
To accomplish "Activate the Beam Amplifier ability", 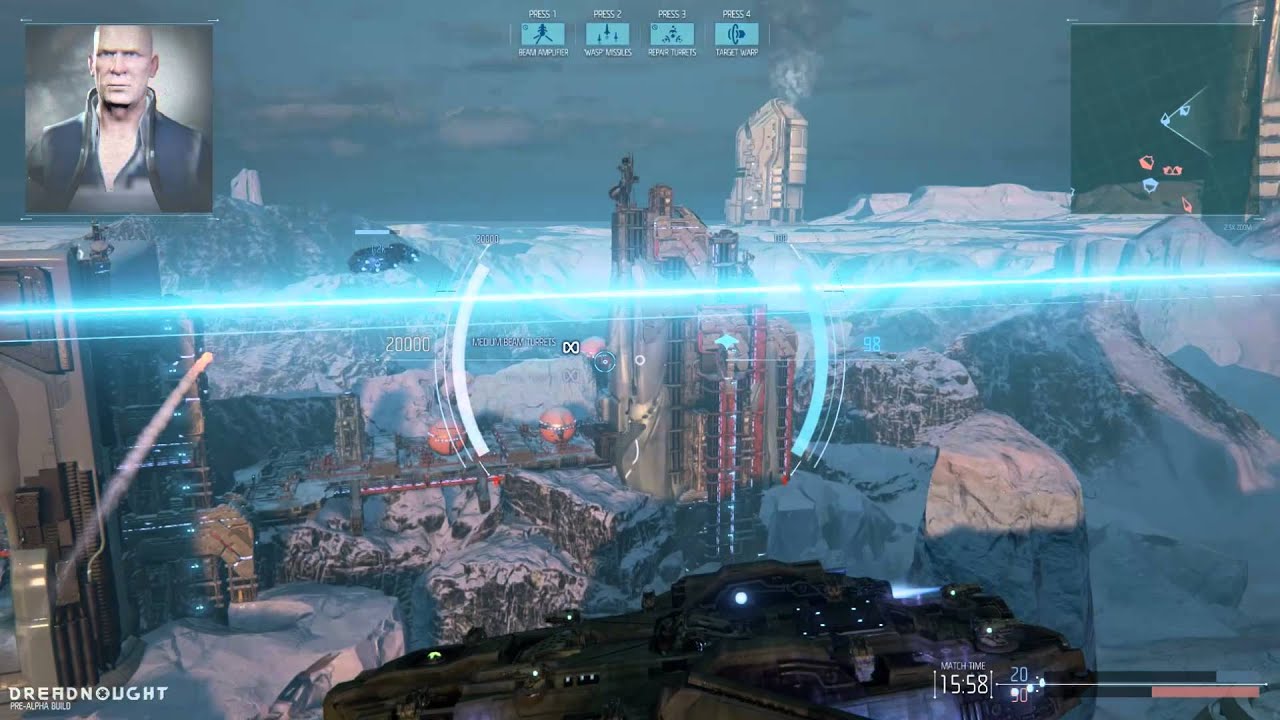I will coord(543,34).
